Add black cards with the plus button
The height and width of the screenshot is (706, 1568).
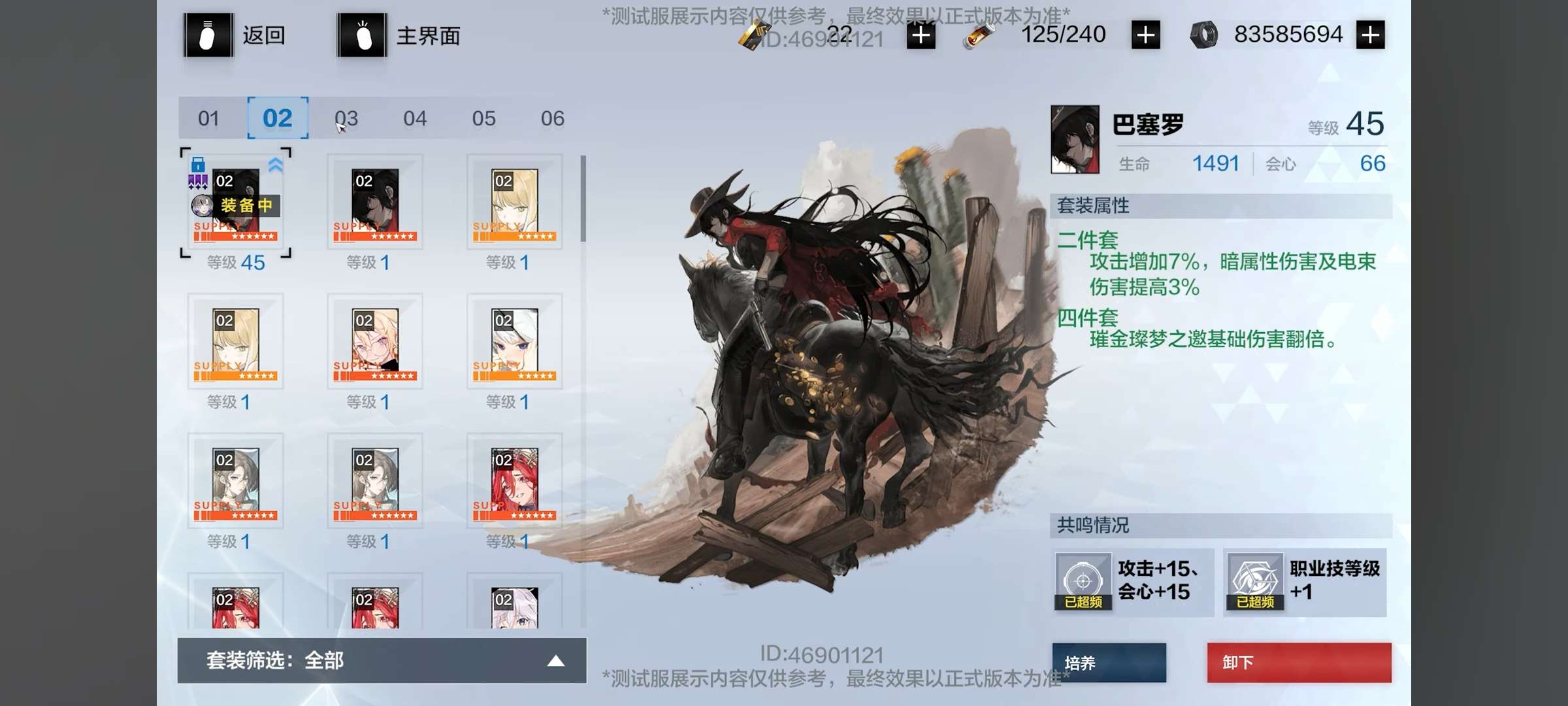pos(921,35)
